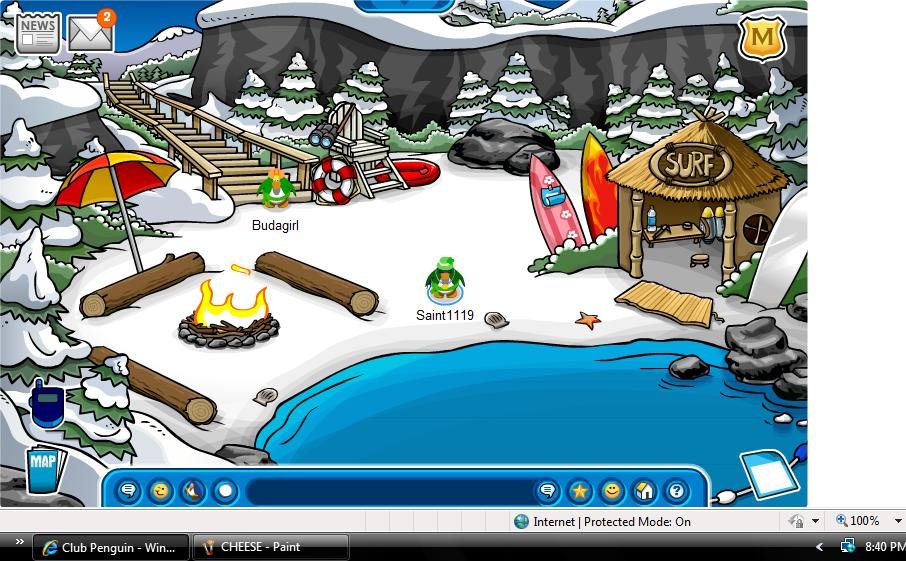This screenshot has width=906, height=561.
Task: Select the penguin Budagirl
Action: pos(275,189)
